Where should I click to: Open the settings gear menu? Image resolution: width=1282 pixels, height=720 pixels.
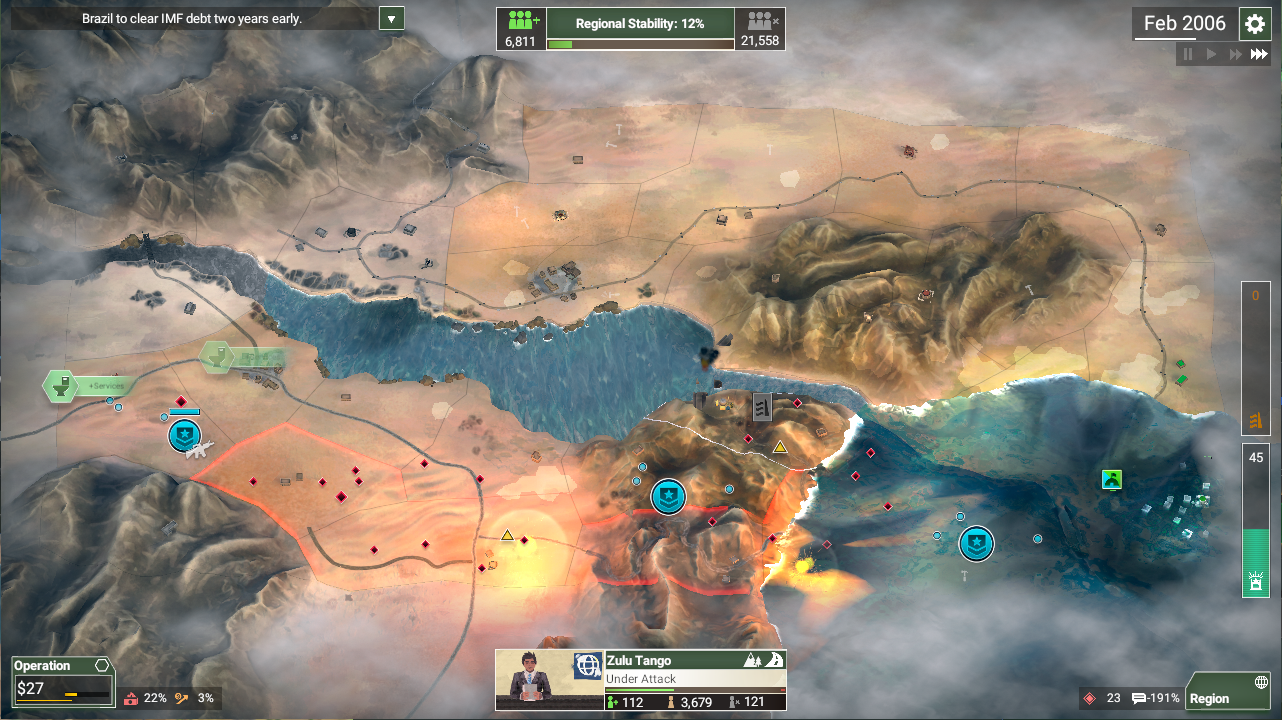1254,24
